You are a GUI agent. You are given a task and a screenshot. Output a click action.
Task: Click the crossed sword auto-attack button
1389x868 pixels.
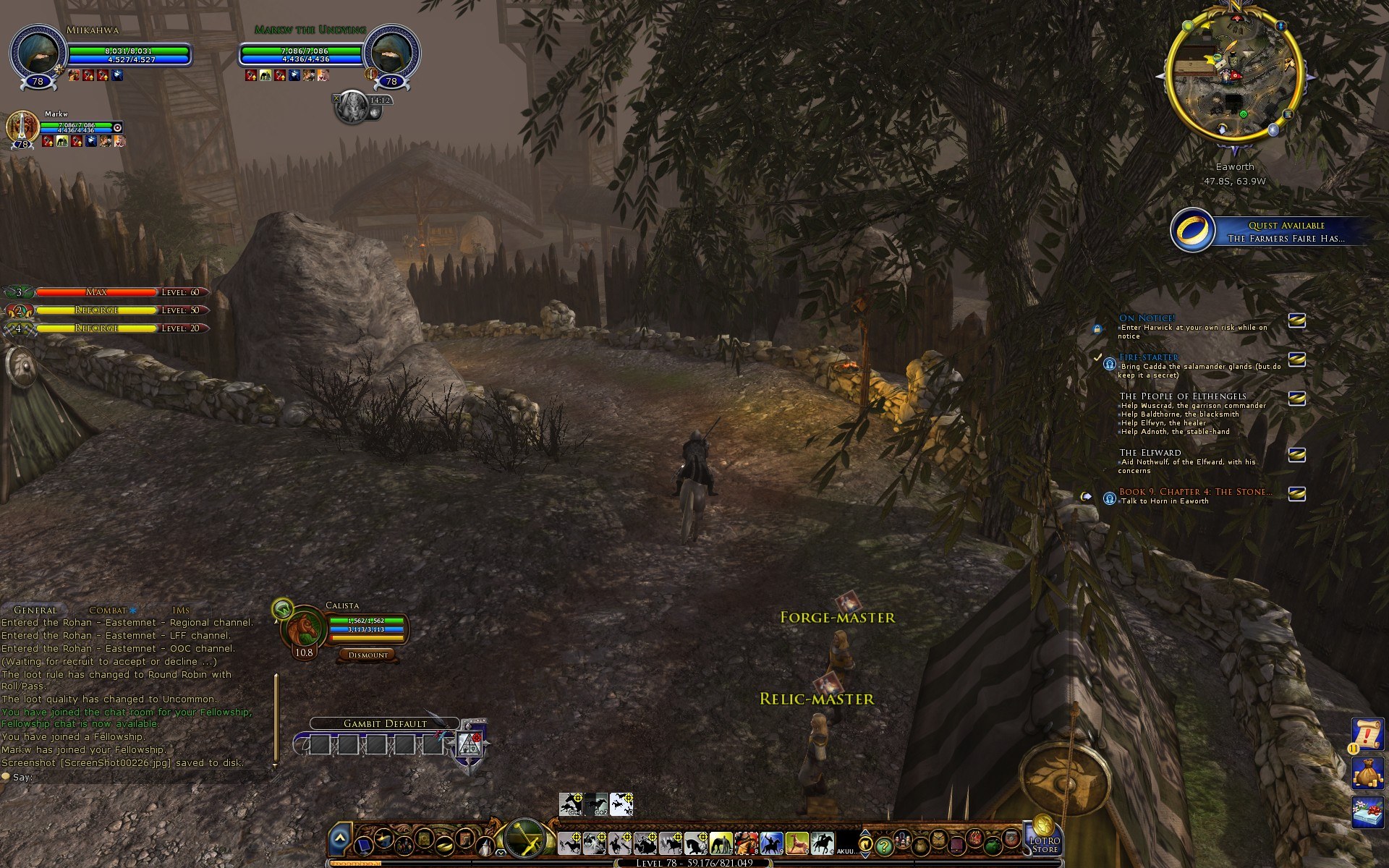(526, 839)
